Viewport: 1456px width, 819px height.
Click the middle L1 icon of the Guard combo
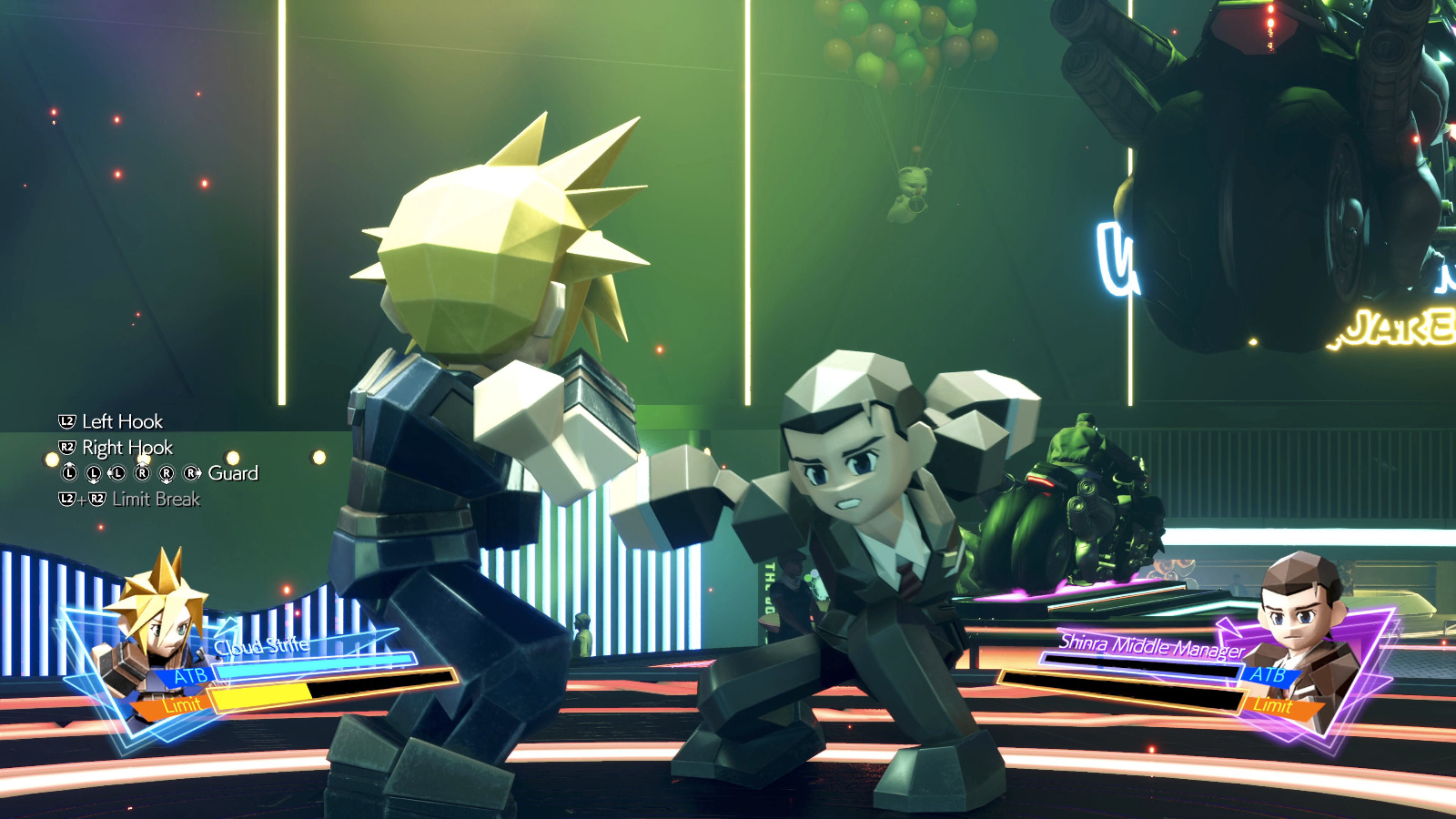point(94,472)
